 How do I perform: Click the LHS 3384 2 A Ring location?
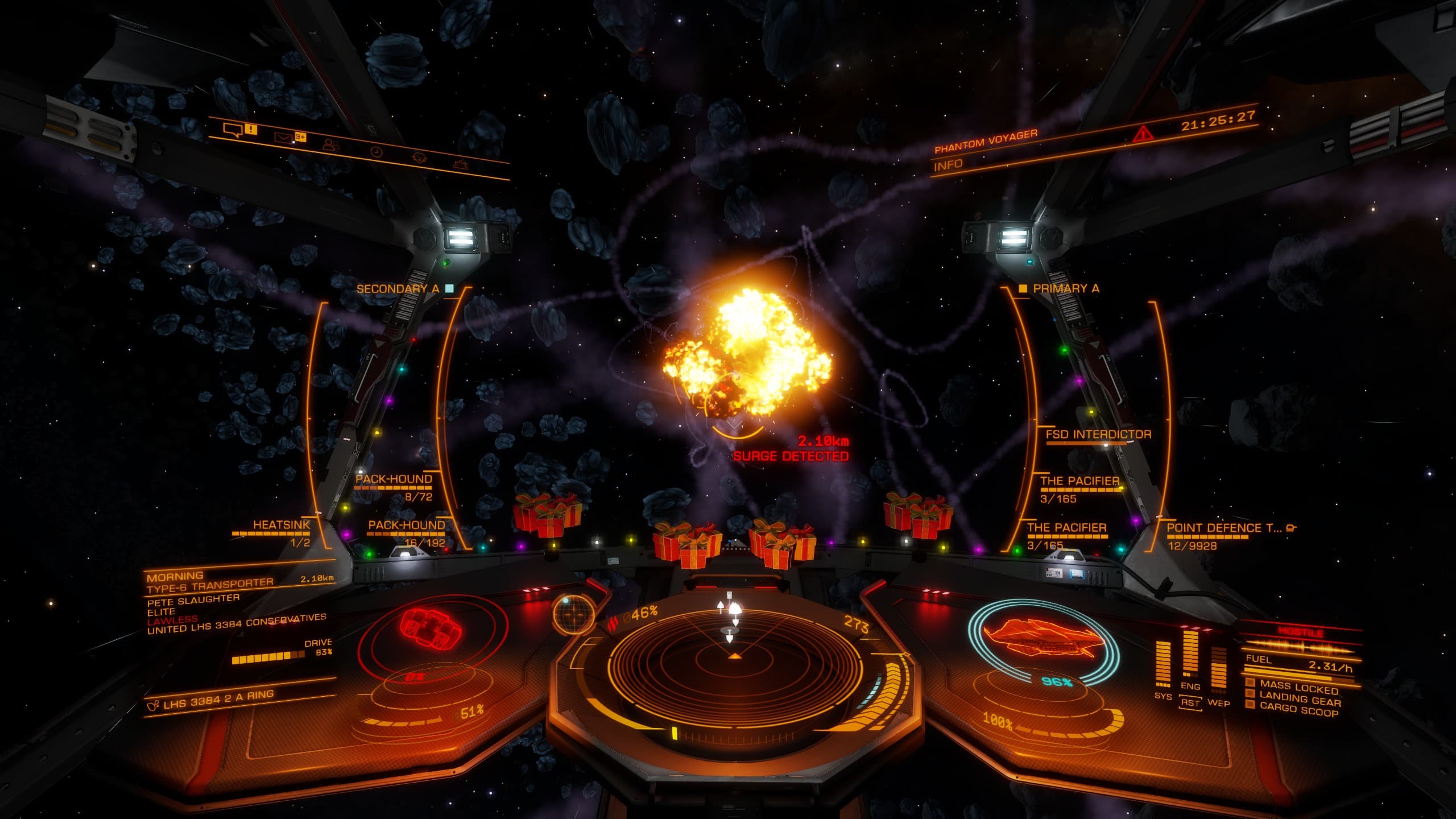pos(218,700)
